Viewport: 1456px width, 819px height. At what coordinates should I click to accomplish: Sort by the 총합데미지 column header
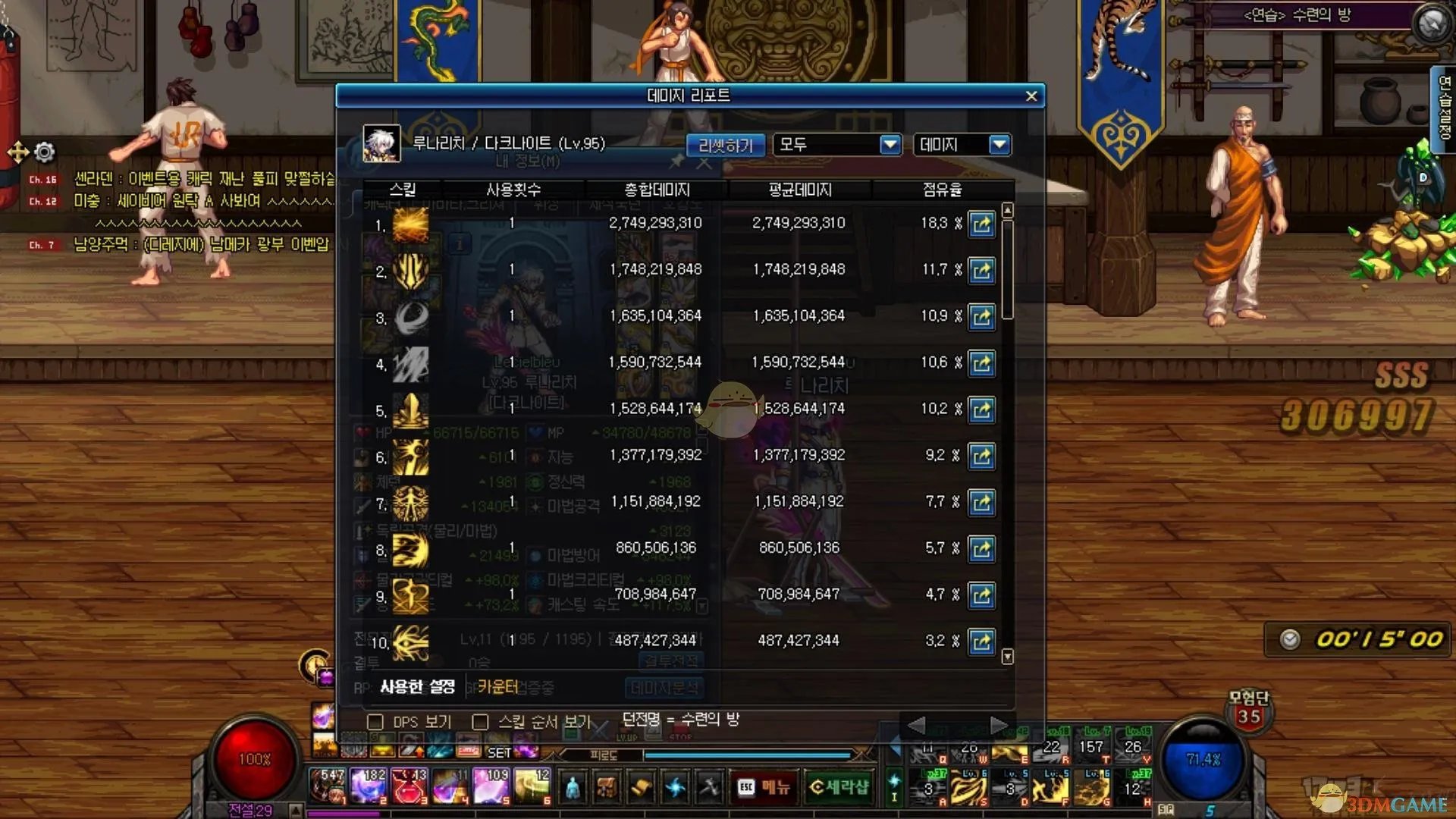coord(657,190)
